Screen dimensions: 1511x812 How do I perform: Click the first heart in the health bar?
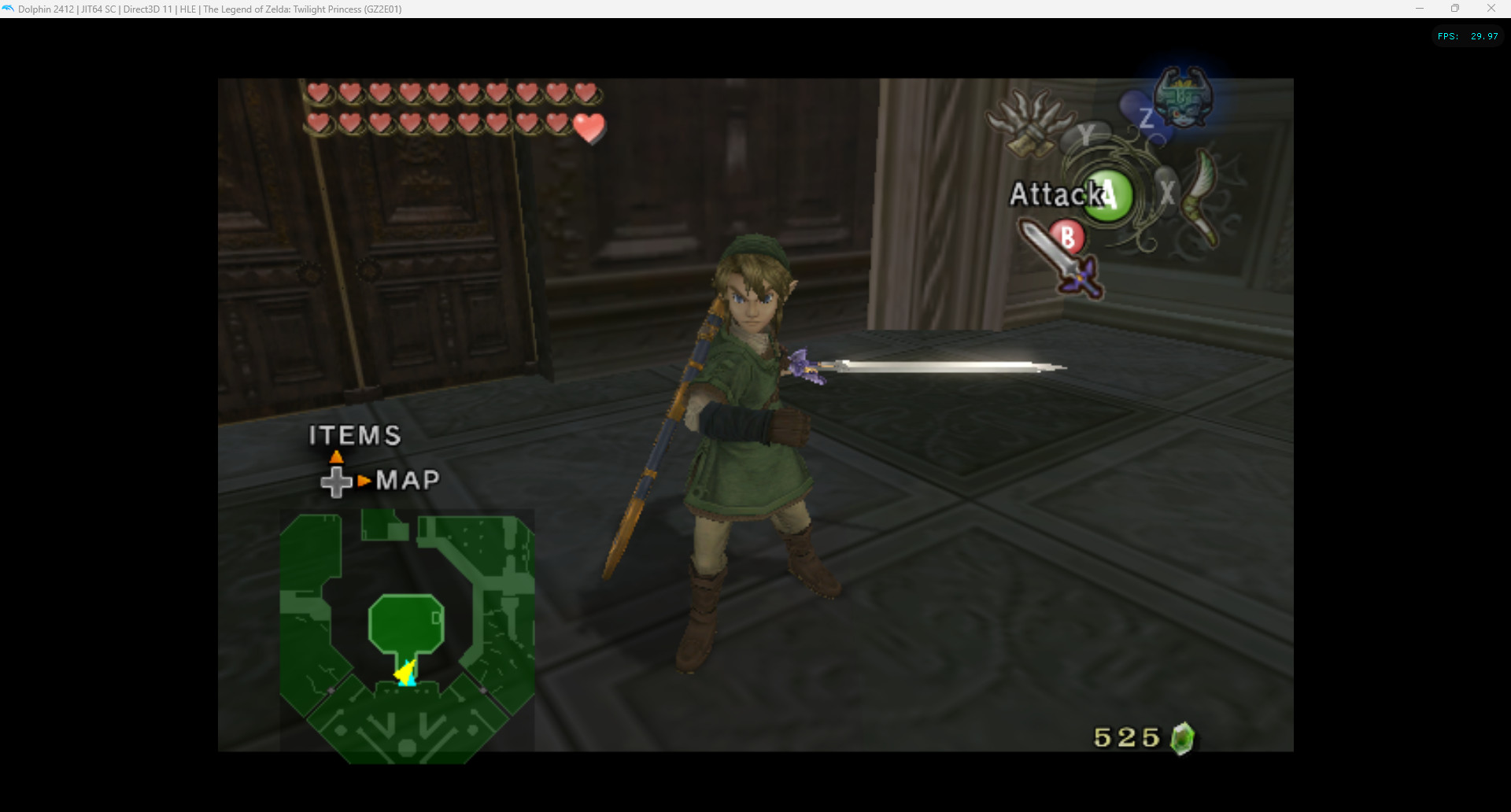[319, 92]
